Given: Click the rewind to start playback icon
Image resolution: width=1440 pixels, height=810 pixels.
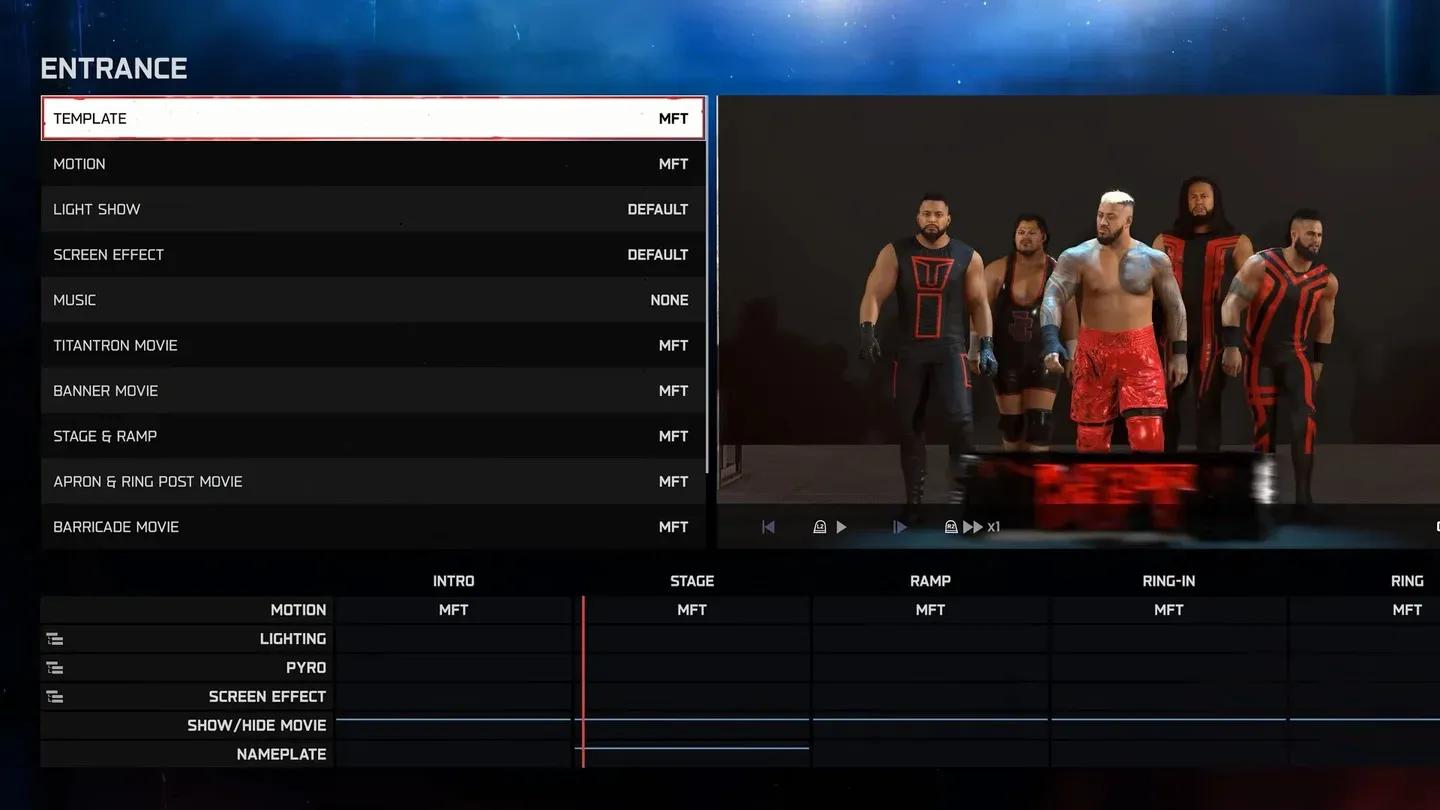Looking at the screenshot, I should click(768, 526).
